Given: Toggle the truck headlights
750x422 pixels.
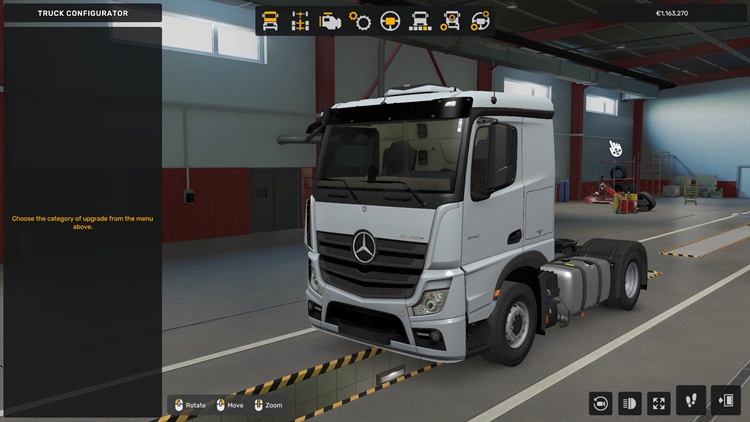Looking at the screenshot, I should pyautogui.click(x=630, y=403).
